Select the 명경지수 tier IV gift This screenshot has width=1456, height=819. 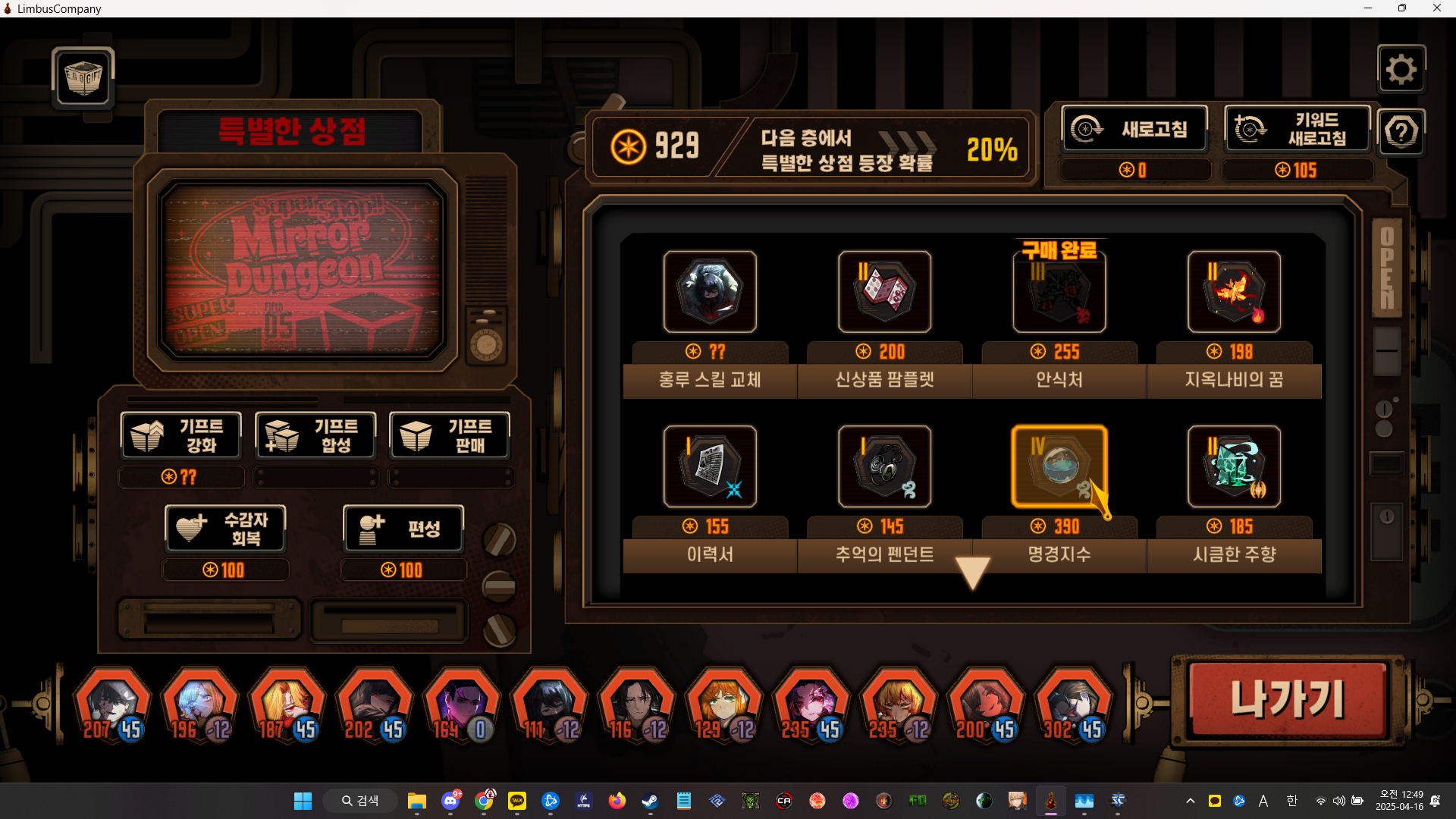click(x=1059, y=466)
